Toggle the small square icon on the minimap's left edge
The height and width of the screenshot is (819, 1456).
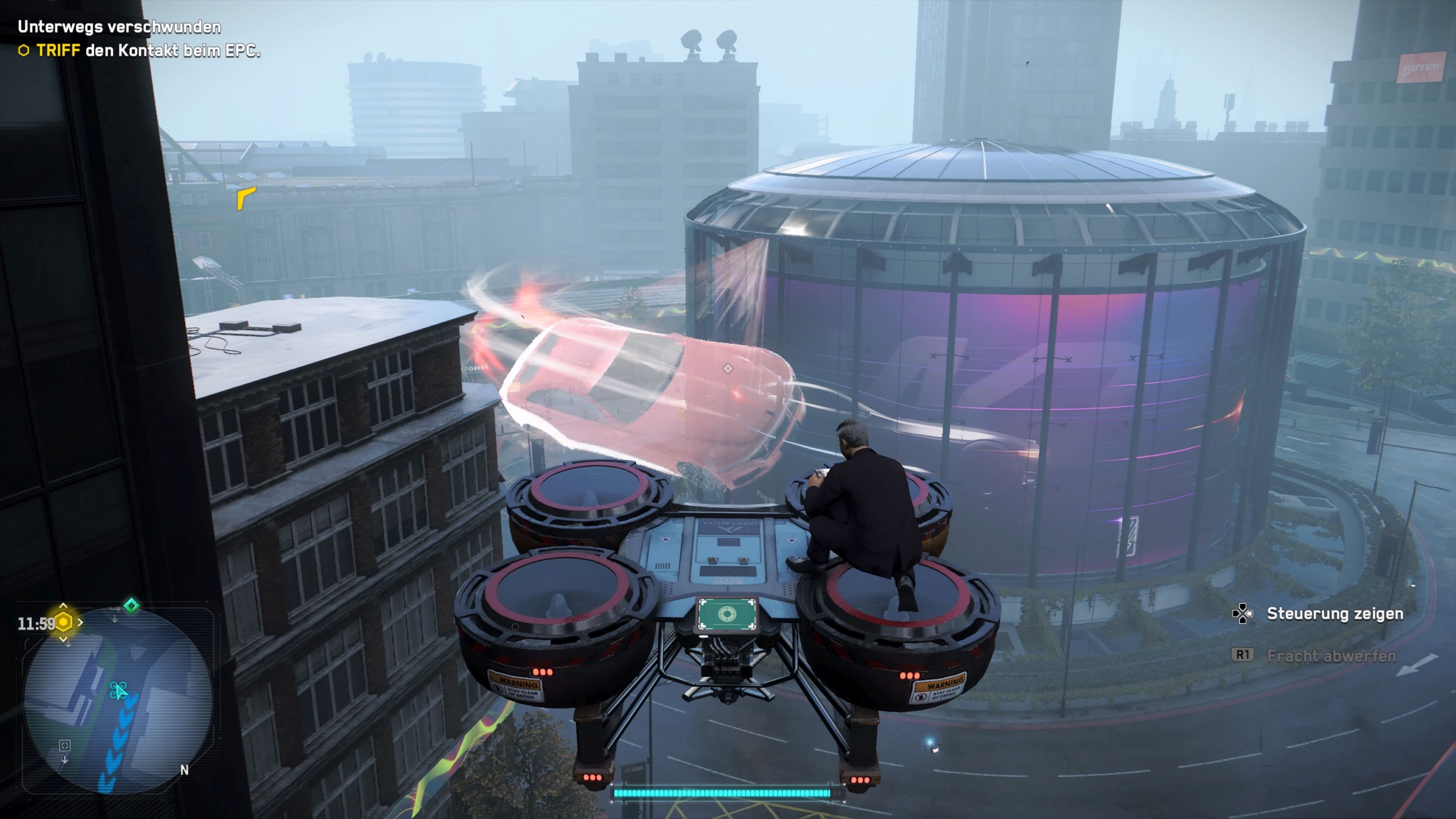(x=65, y=745)
